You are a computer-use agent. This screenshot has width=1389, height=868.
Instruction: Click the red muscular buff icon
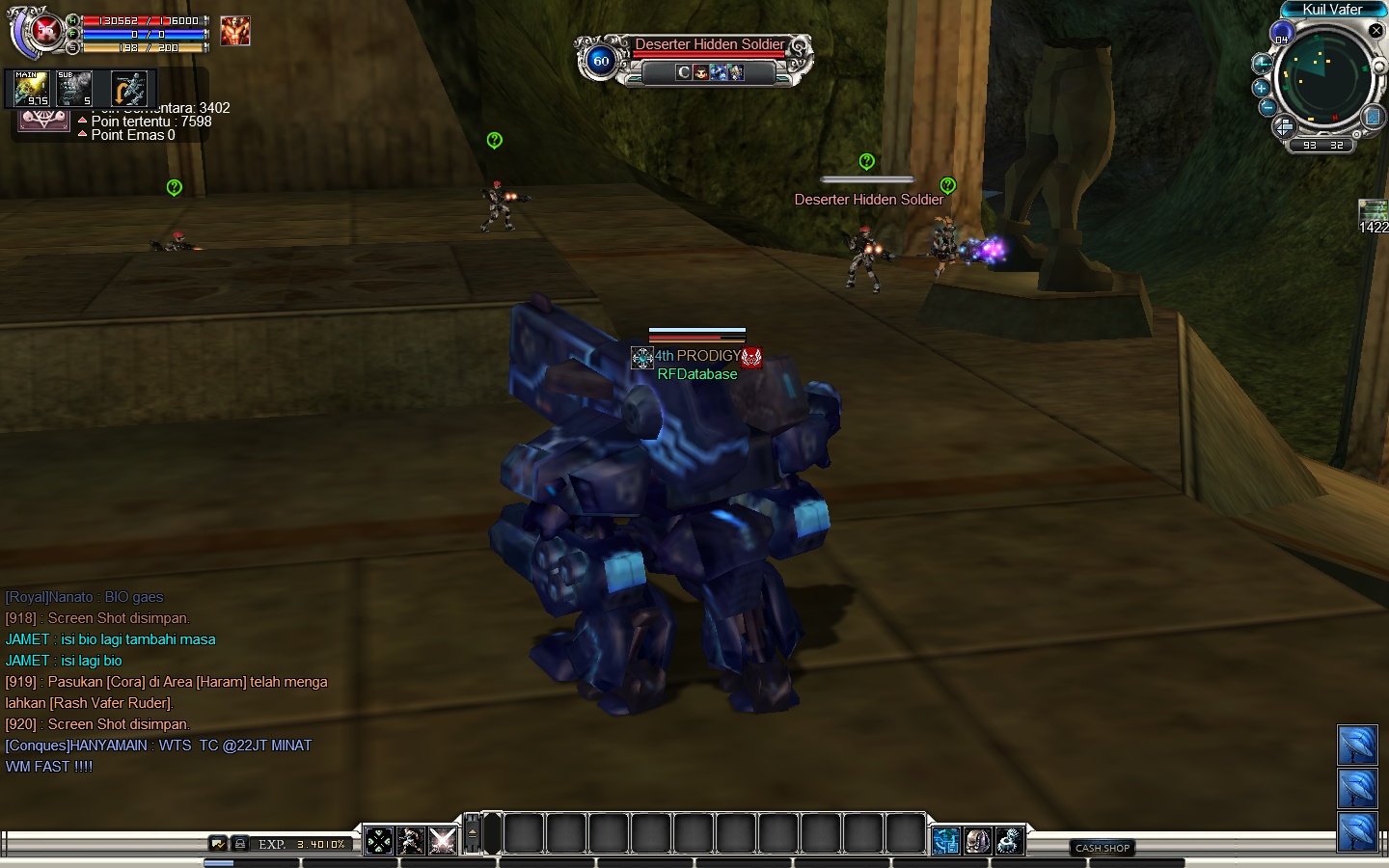[x=234, y=31]
